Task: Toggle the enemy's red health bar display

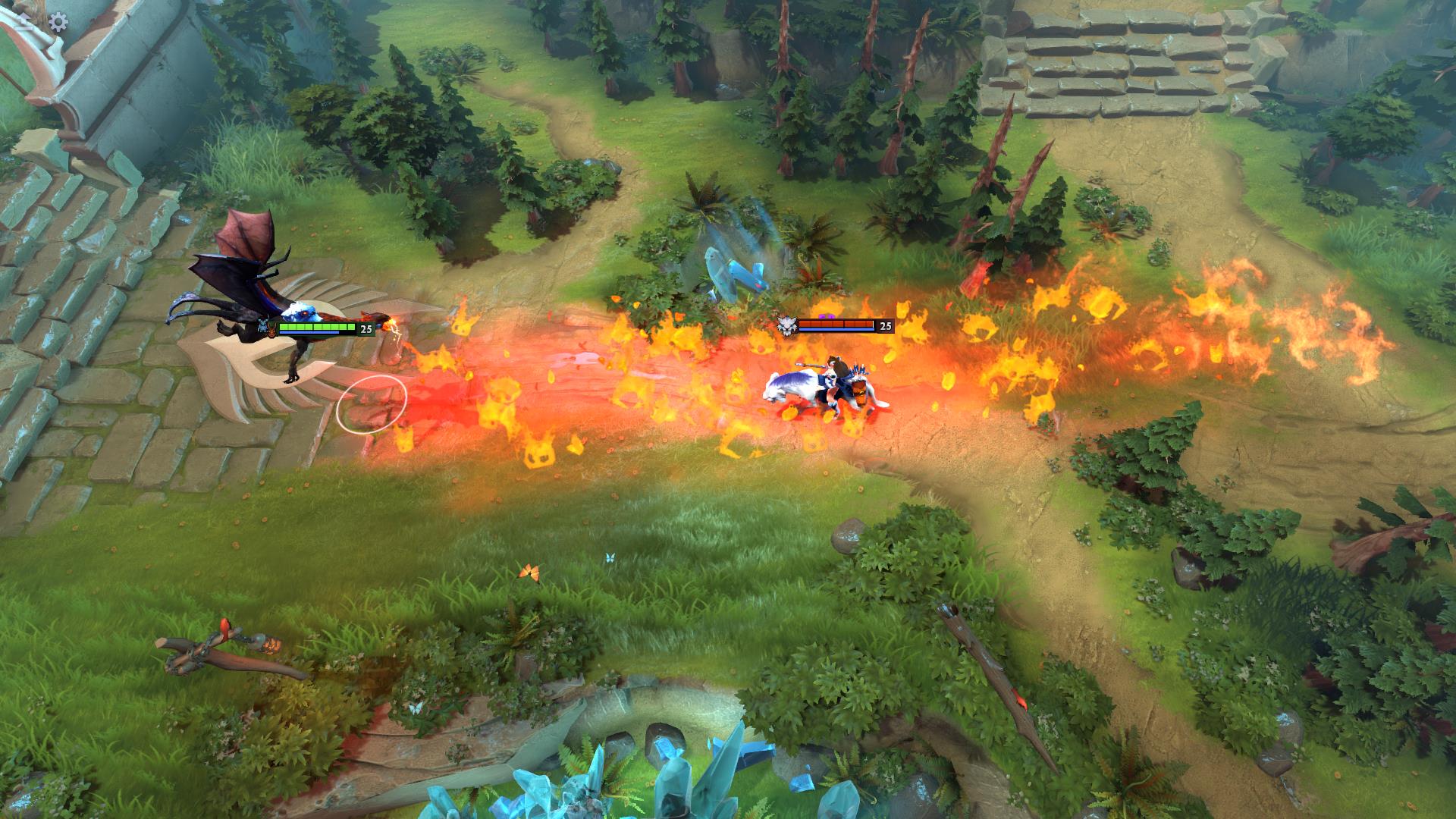Action: (x=836, y=324)
